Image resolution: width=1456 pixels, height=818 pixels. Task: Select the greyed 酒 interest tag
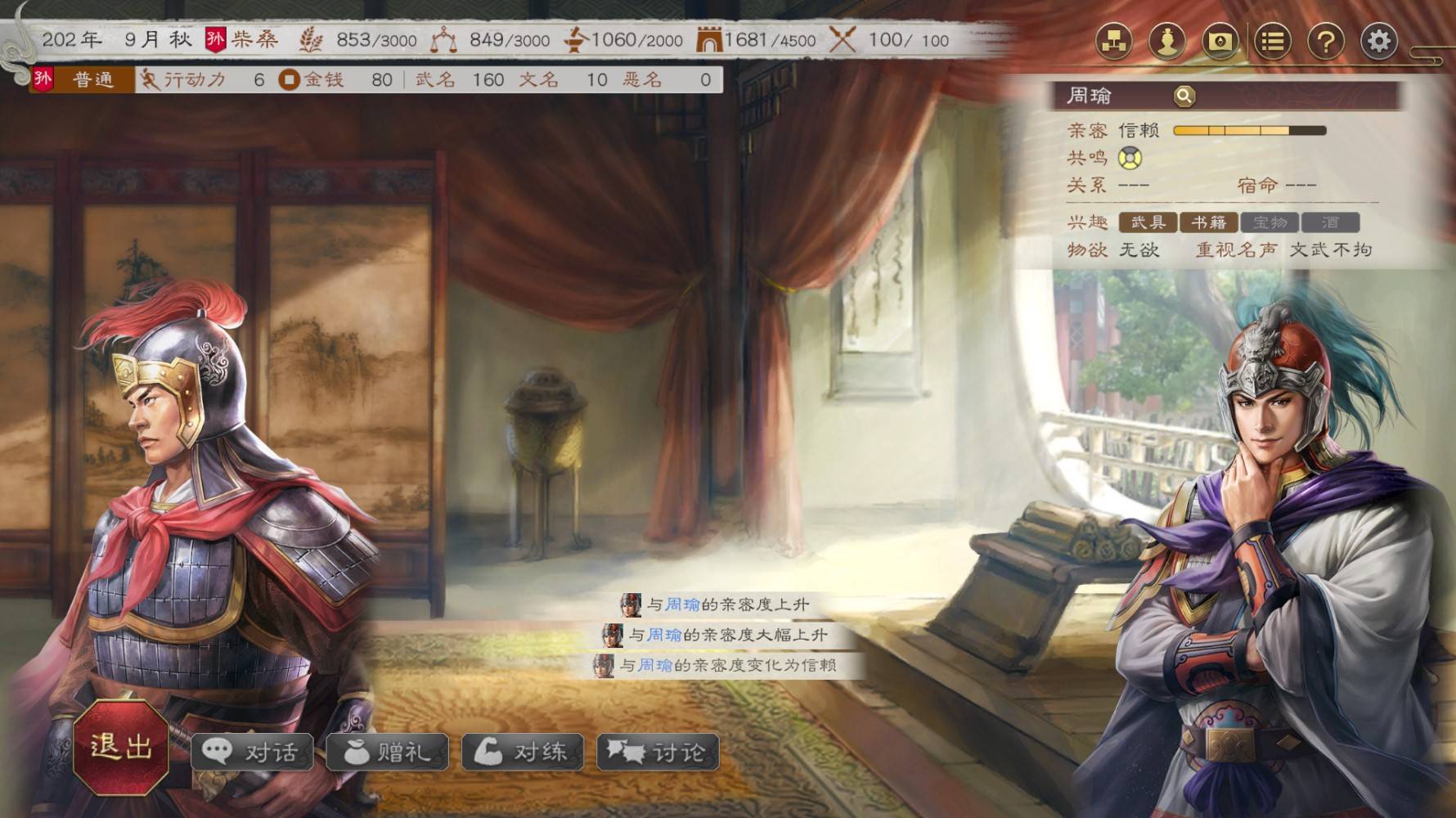coord(1330,222)
